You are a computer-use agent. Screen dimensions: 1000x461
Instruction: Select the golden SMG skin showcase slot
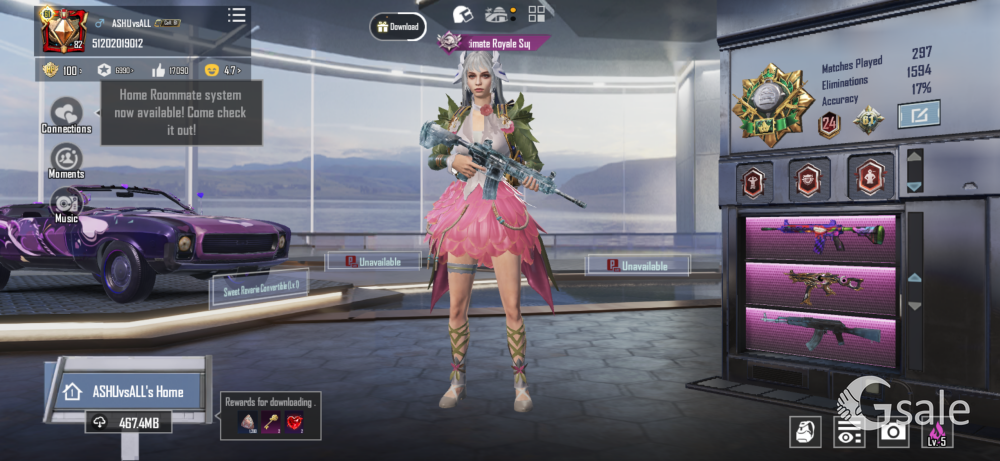(x=821, y=284)
